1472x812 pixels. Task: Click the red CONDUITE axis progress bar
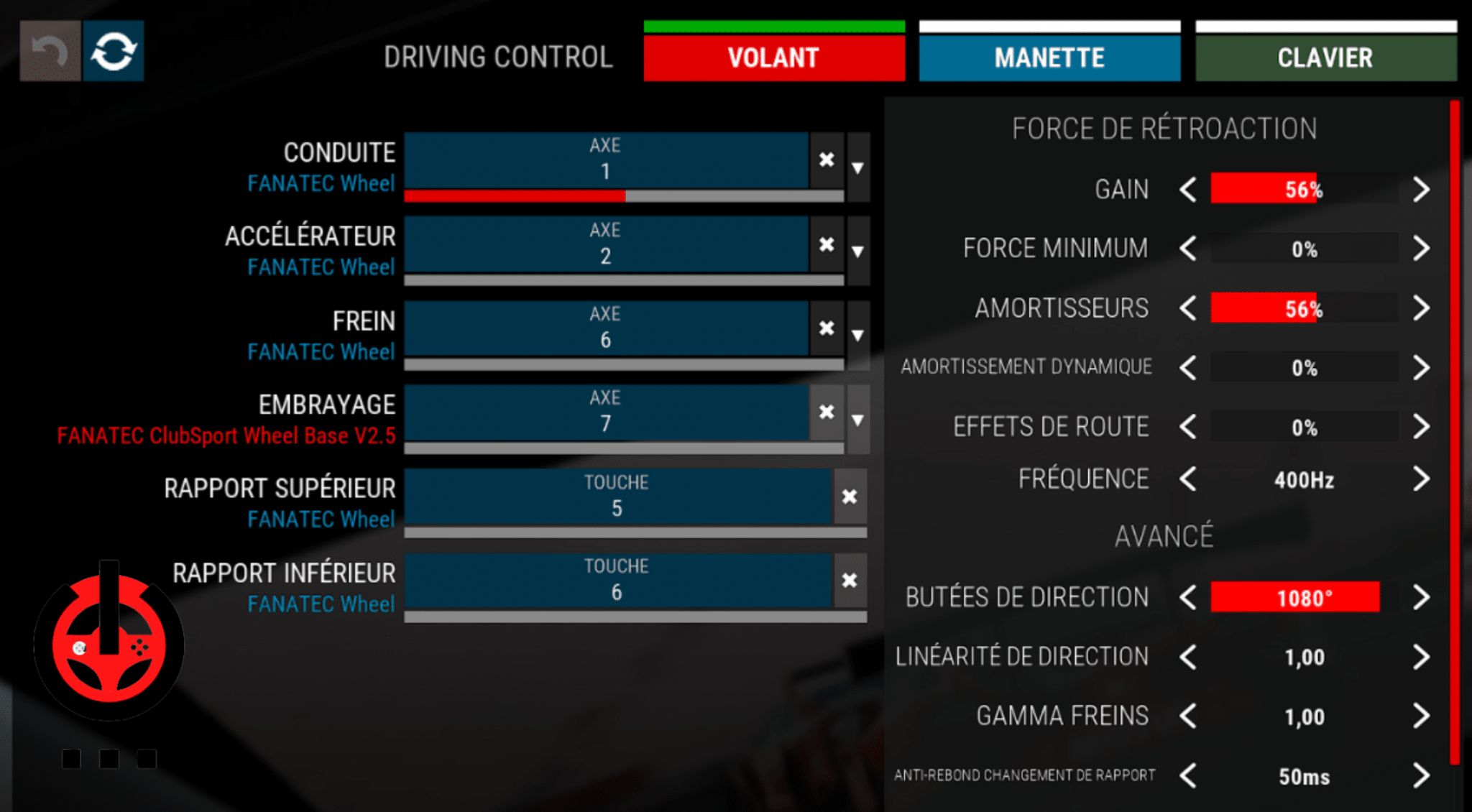tap(514, 195)
